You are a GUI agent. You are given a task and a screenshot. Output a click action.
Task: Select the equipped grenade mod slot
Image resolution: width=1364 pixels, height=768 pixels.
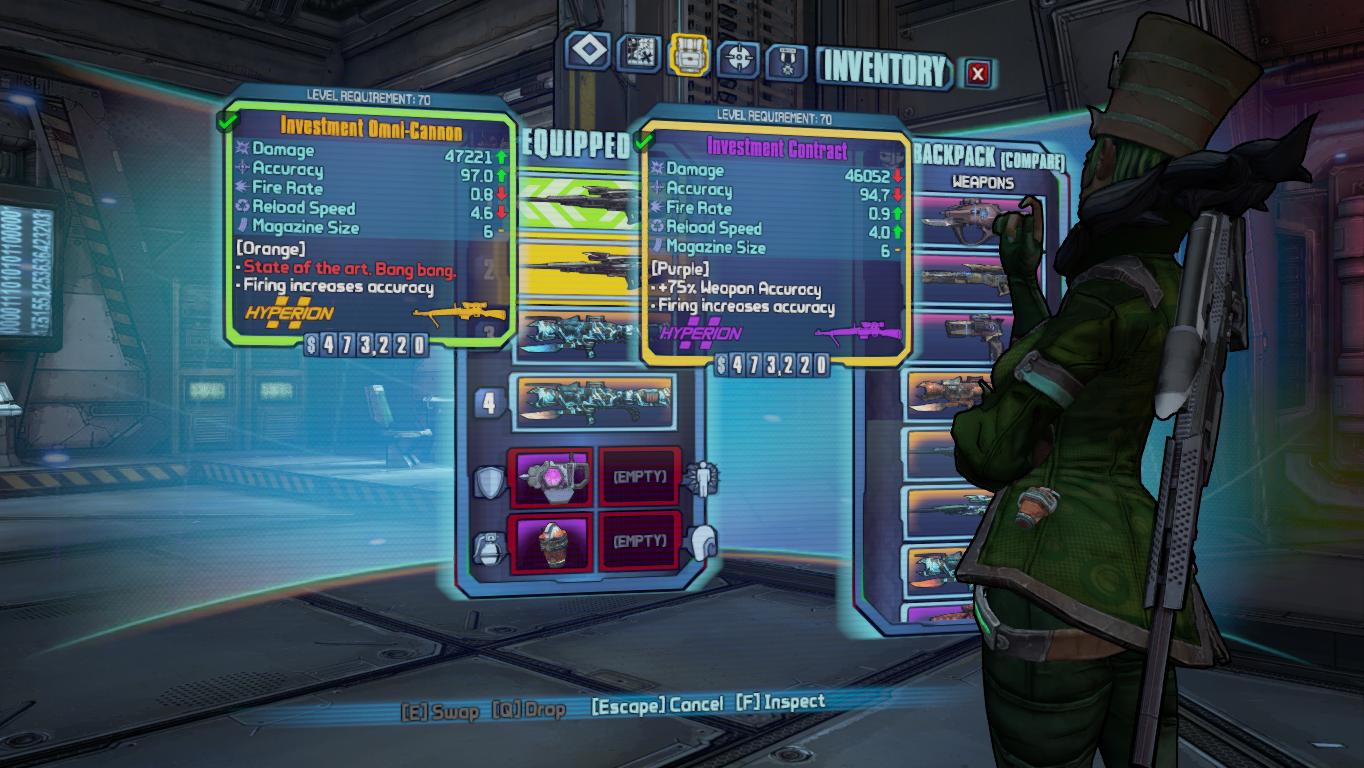coord(550,543)
